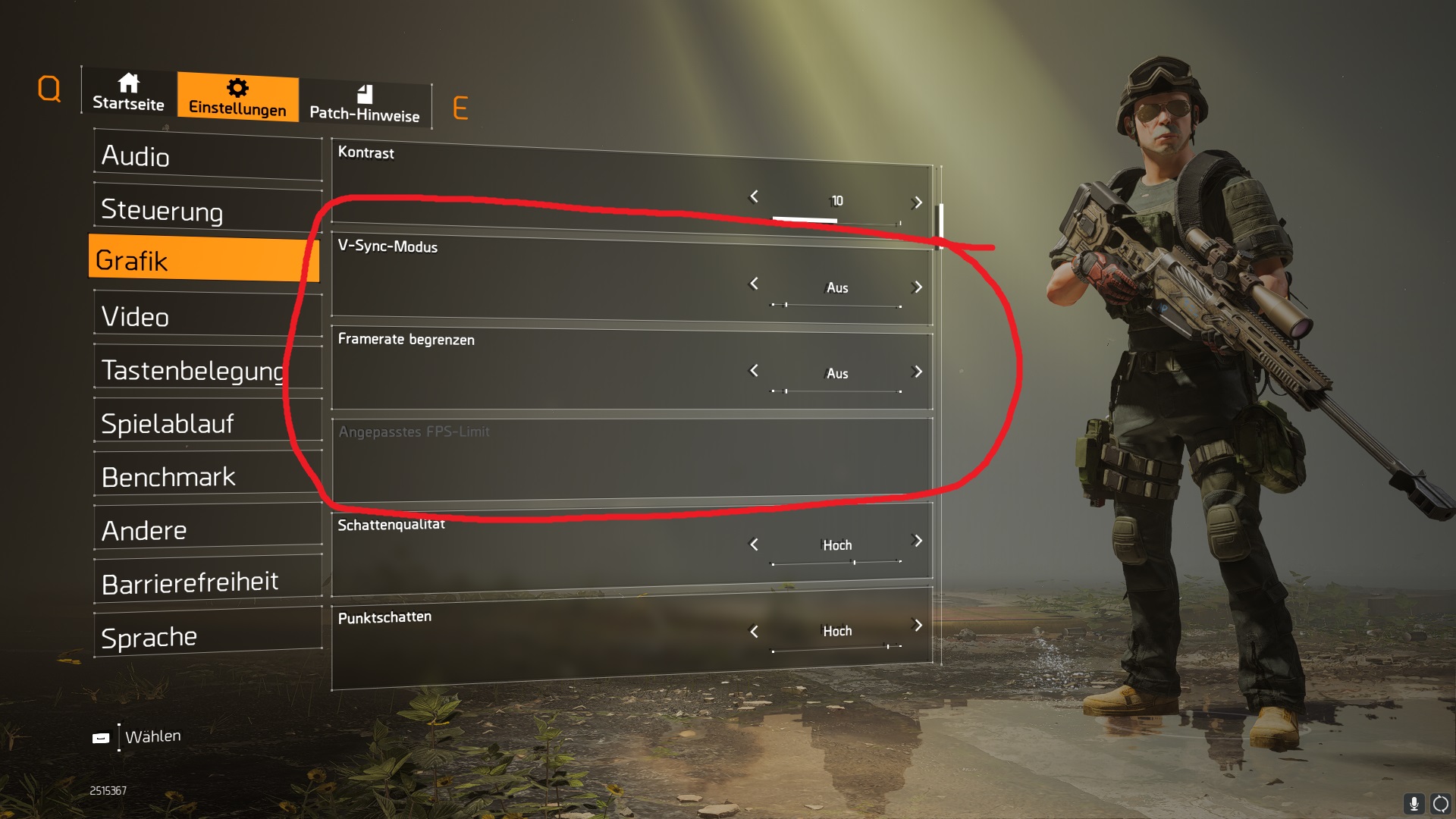Image resolution: width=1456 pixels, height=819 pixels.
Task: Open Patch-Hinweise via its document icon
Action: coord(365,95)
